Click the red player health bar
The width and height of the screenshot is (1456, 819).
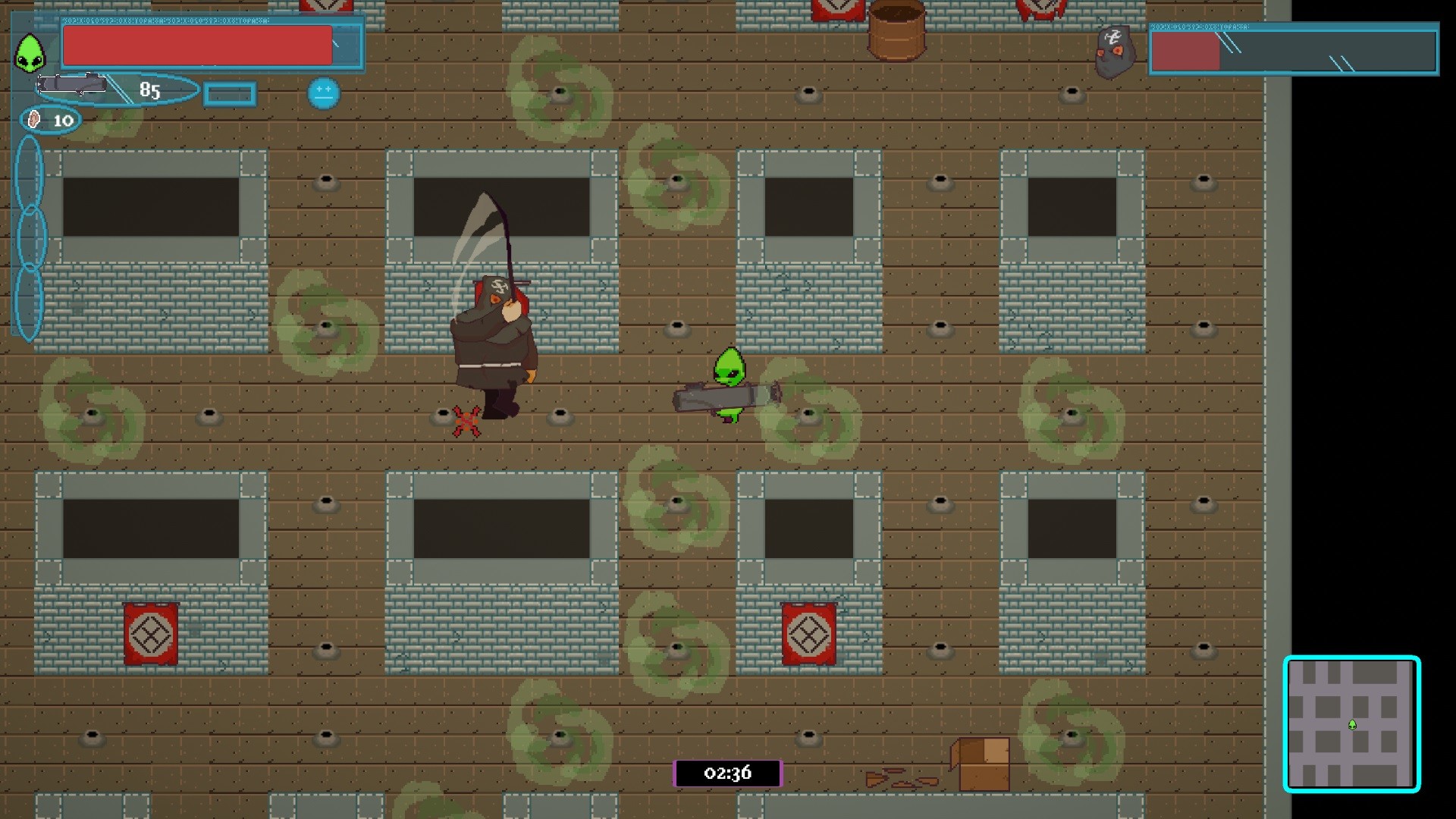coord(199,45)
